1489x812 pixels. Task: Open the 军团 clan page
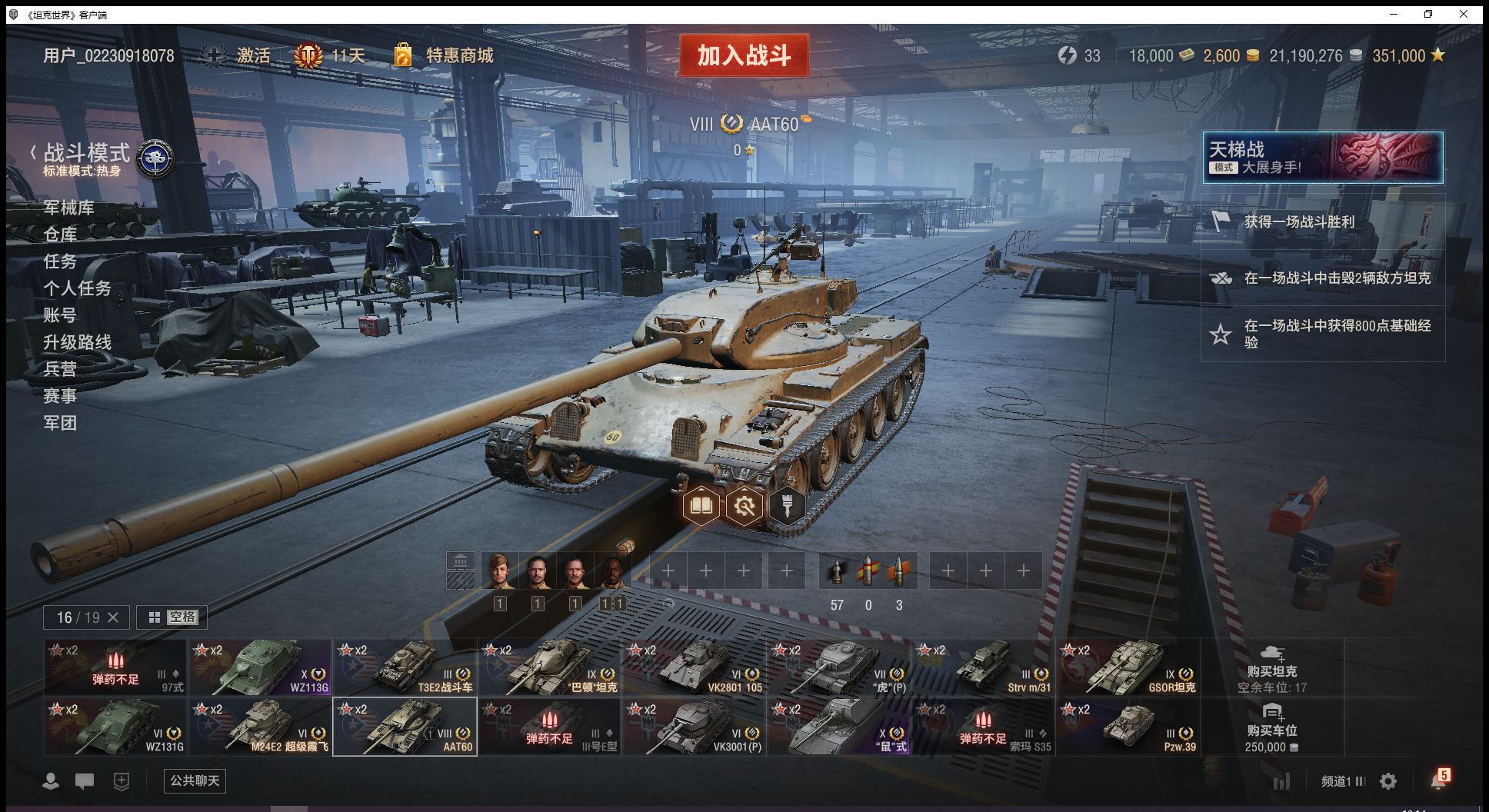click(60, 423)
